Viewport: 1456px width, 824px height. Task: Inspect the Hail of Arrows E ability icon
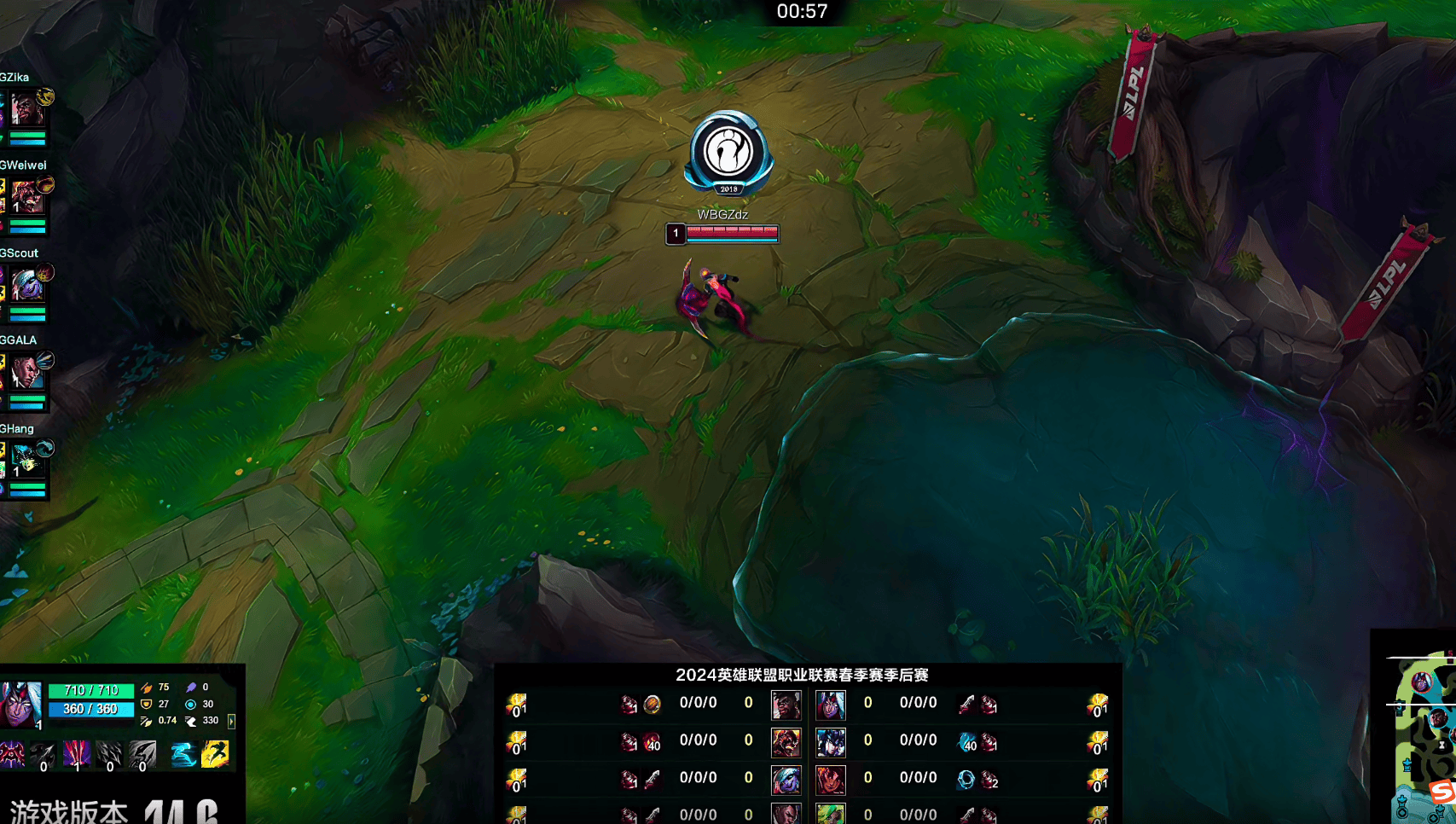click(x=109, y=754)
